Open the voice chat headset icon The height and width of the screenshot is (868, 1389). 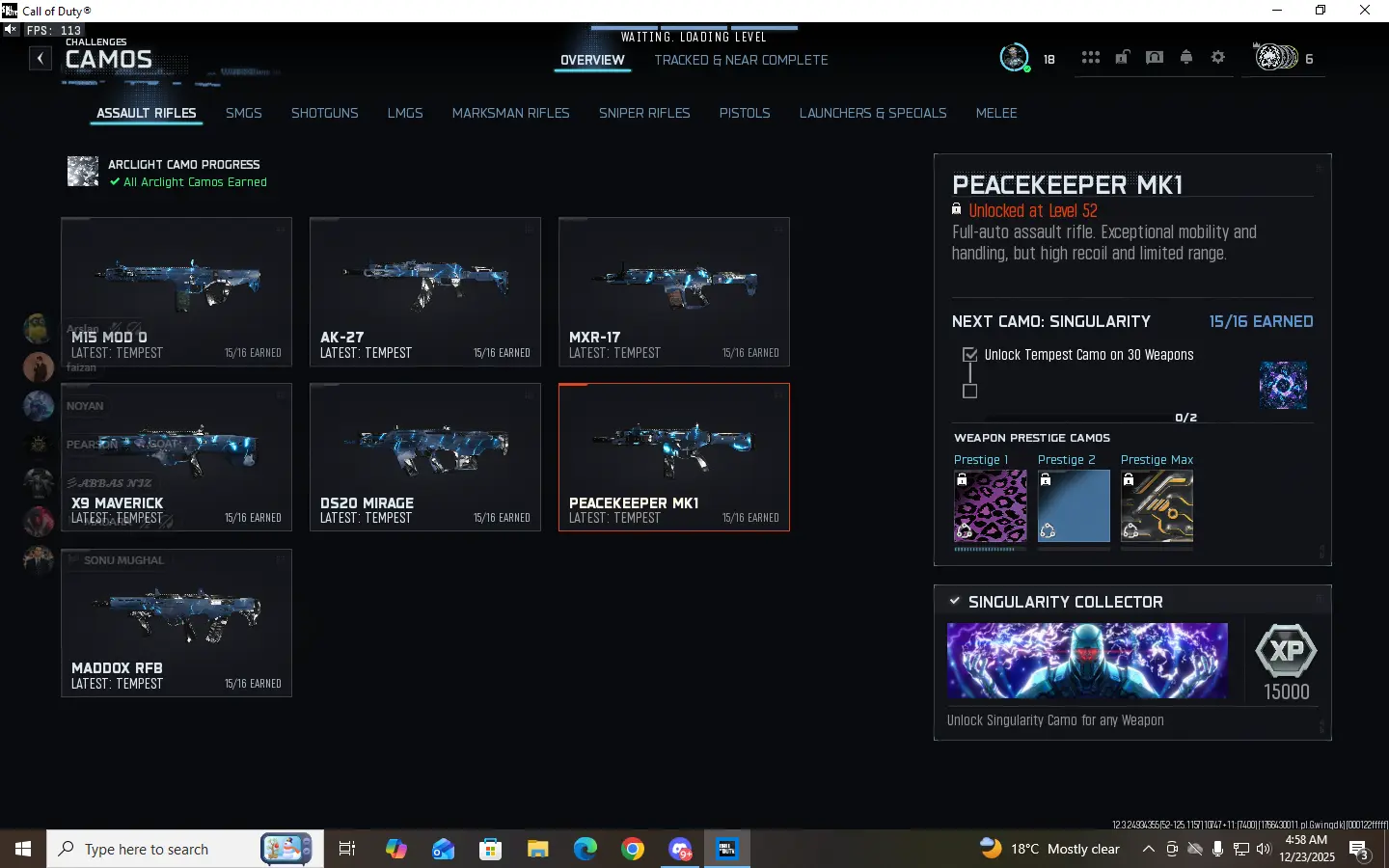click(x=1154, y=58)
